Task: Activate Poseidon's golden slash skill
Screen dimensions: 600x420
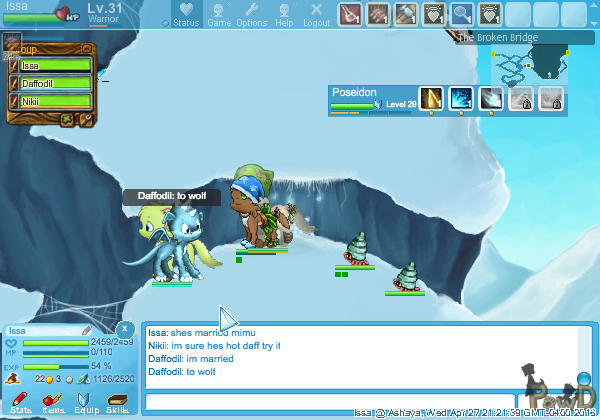Action: 431,99
